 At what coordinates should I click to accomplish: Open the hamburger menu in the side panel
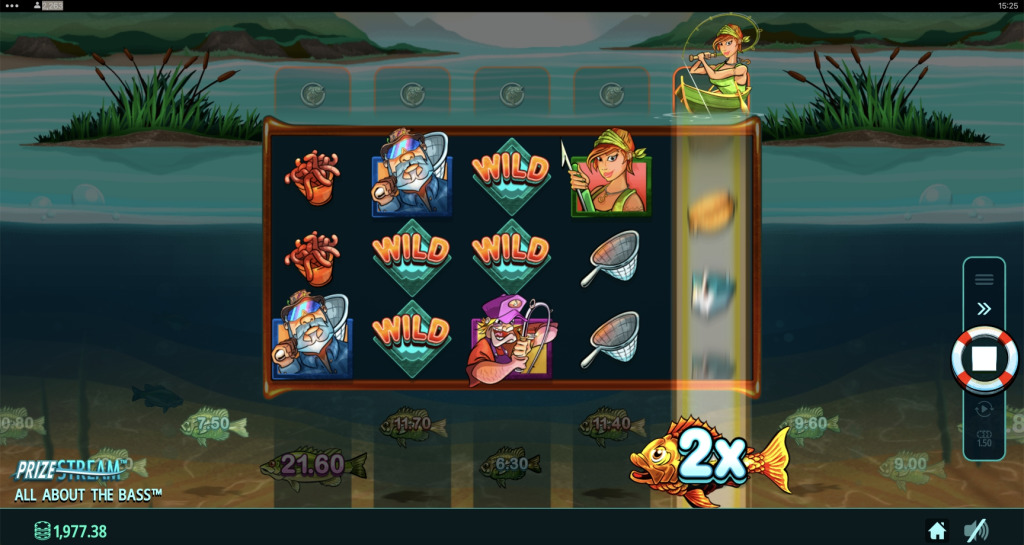(984, 279)
